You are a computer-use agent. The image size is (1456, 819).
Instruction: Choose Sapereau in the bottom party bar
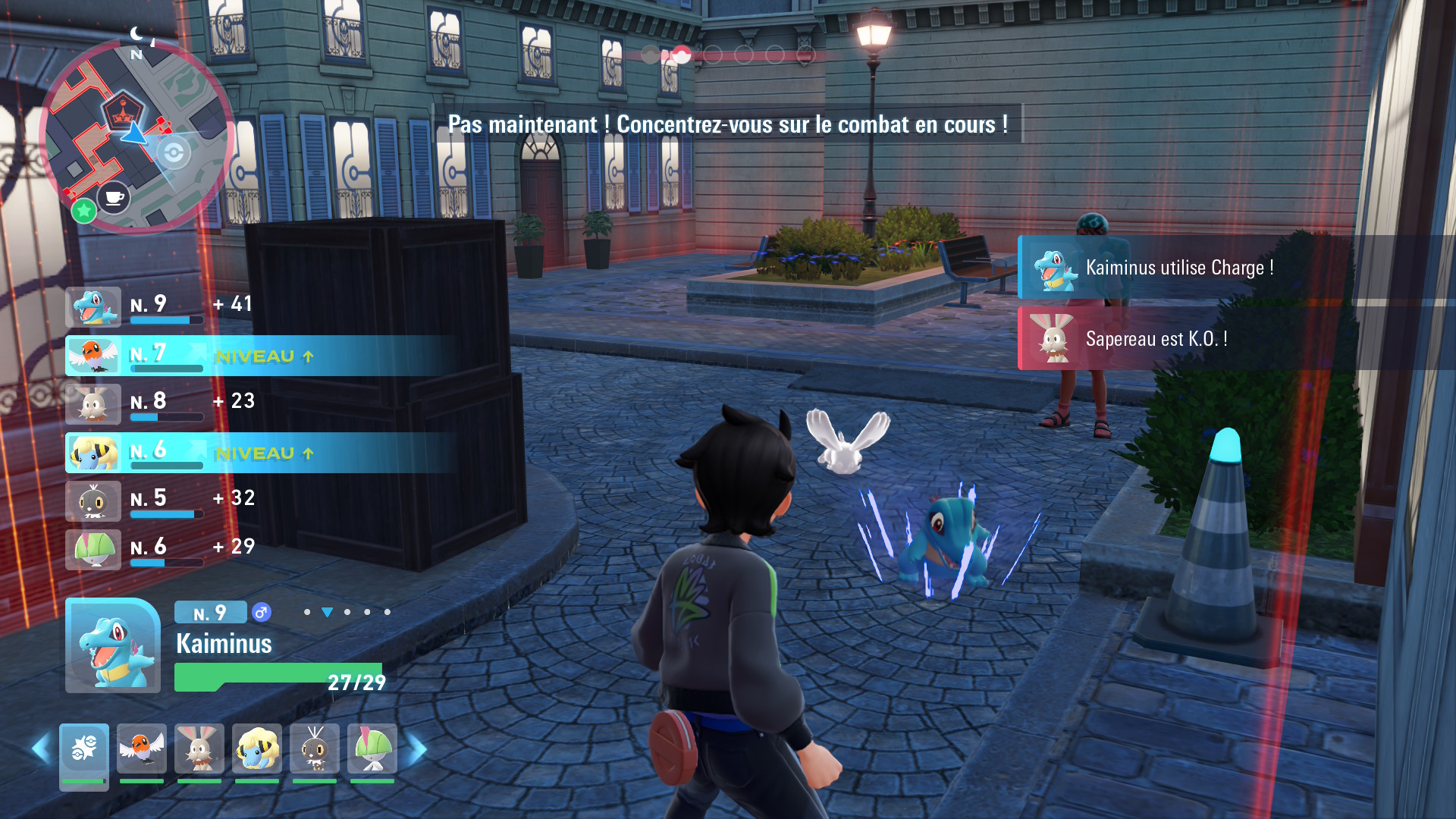coord(199,748)
